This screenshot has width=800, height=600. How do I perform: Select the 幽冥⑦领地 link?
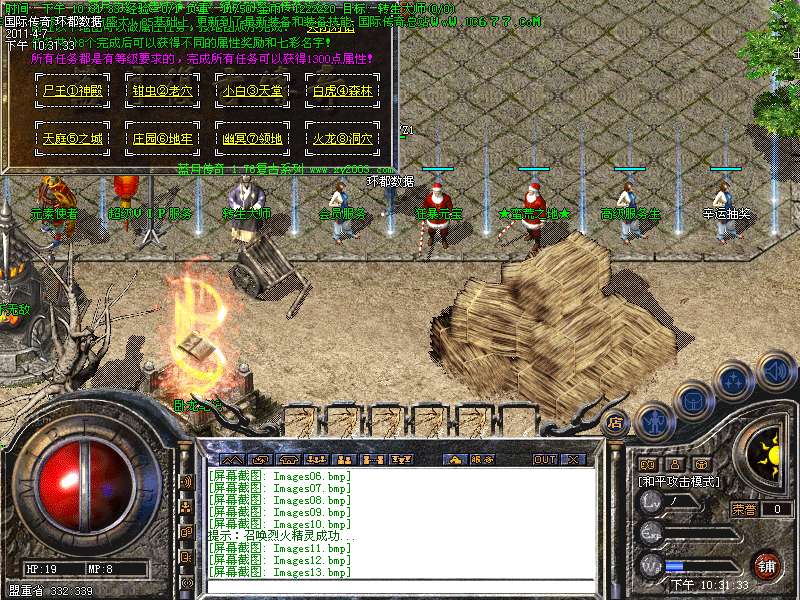[x=251, y=139]
